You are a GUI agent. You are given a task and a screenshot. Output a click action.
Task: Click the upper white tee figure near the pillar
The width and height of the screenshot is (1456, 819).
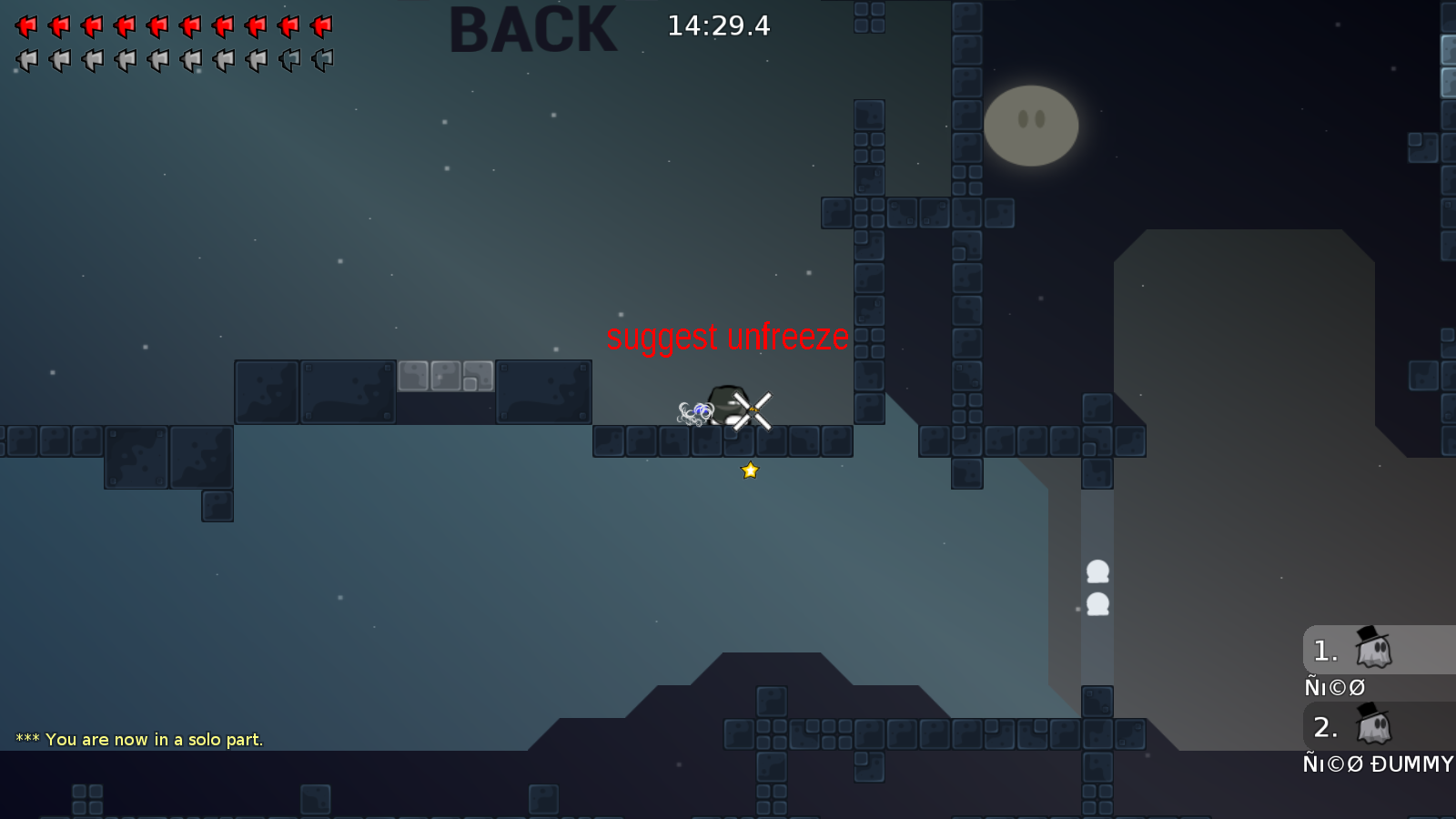1097,570
